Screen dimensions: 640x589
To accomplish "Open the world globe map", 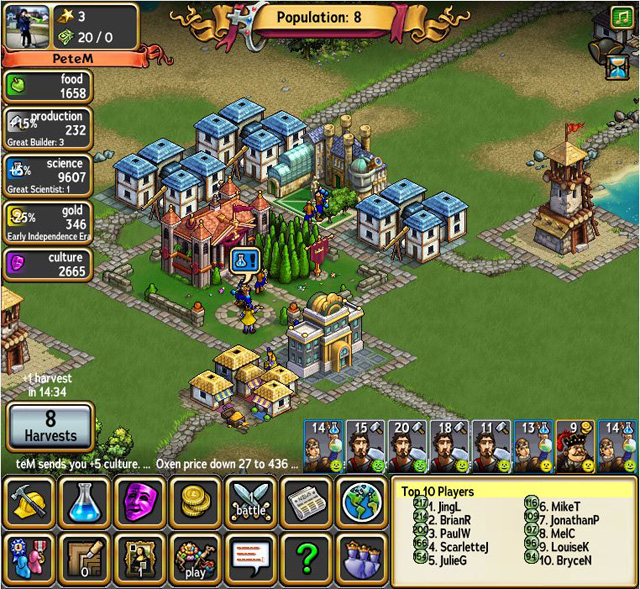I will tap(360, 502).
